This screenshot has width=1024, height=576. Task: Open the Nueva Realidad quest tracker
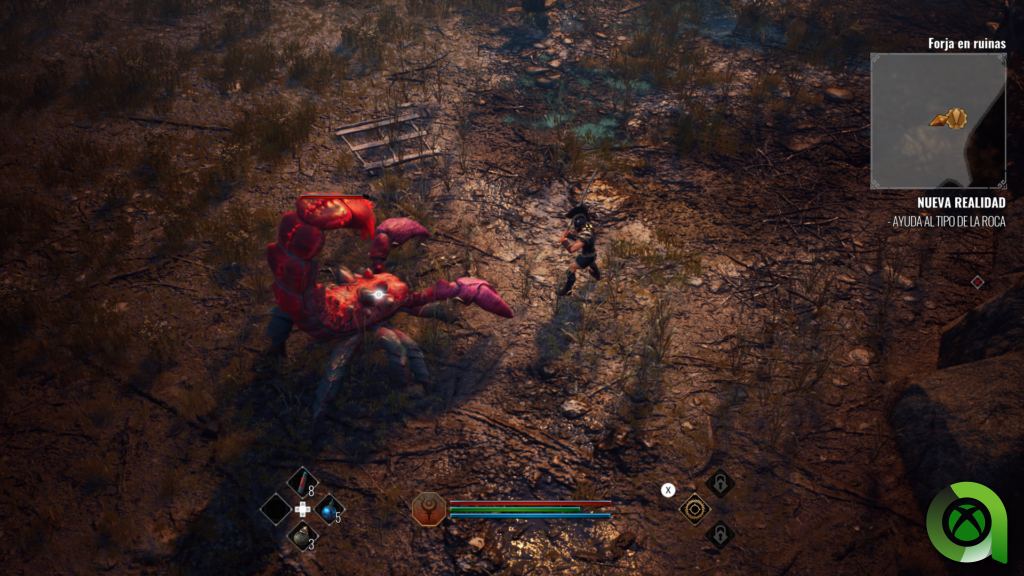pyautogui.click(x=961, y=203)
